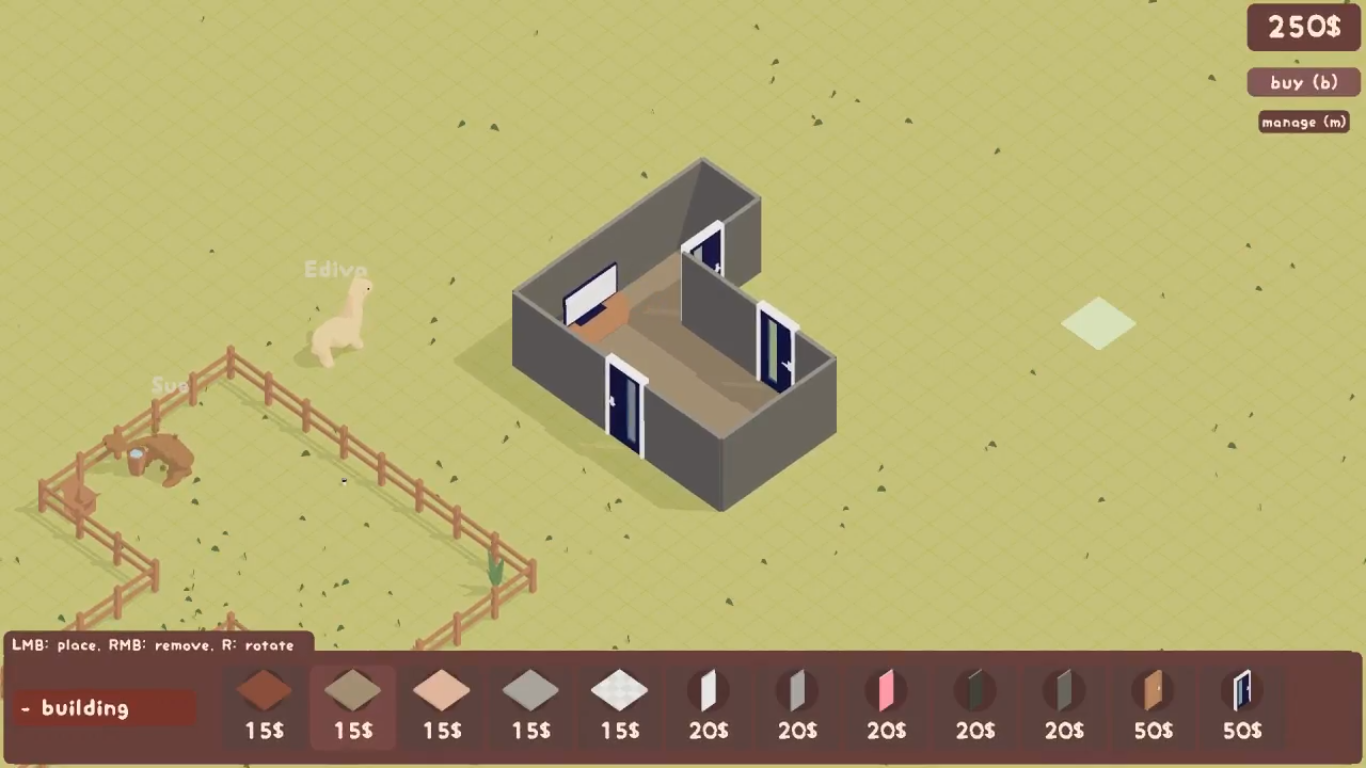This screenshot has height=768, width=1366.
Task: Select the gray floor tile
Action: click(x=531, y=705)
